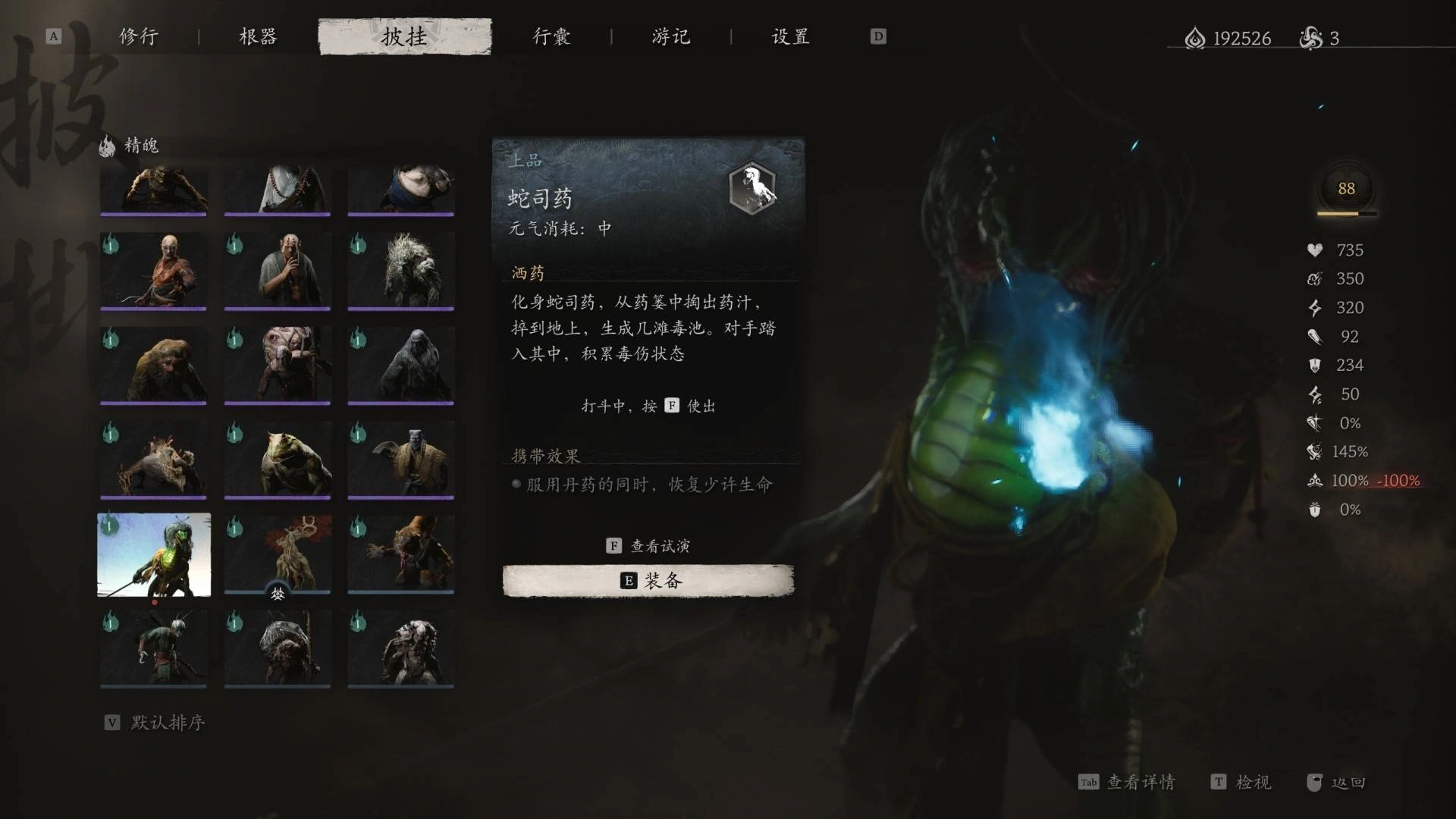This screenshot has width=1456, height=819.
Task: Select the blue-faced spirit holding a fan
Action: pos(401,460)
